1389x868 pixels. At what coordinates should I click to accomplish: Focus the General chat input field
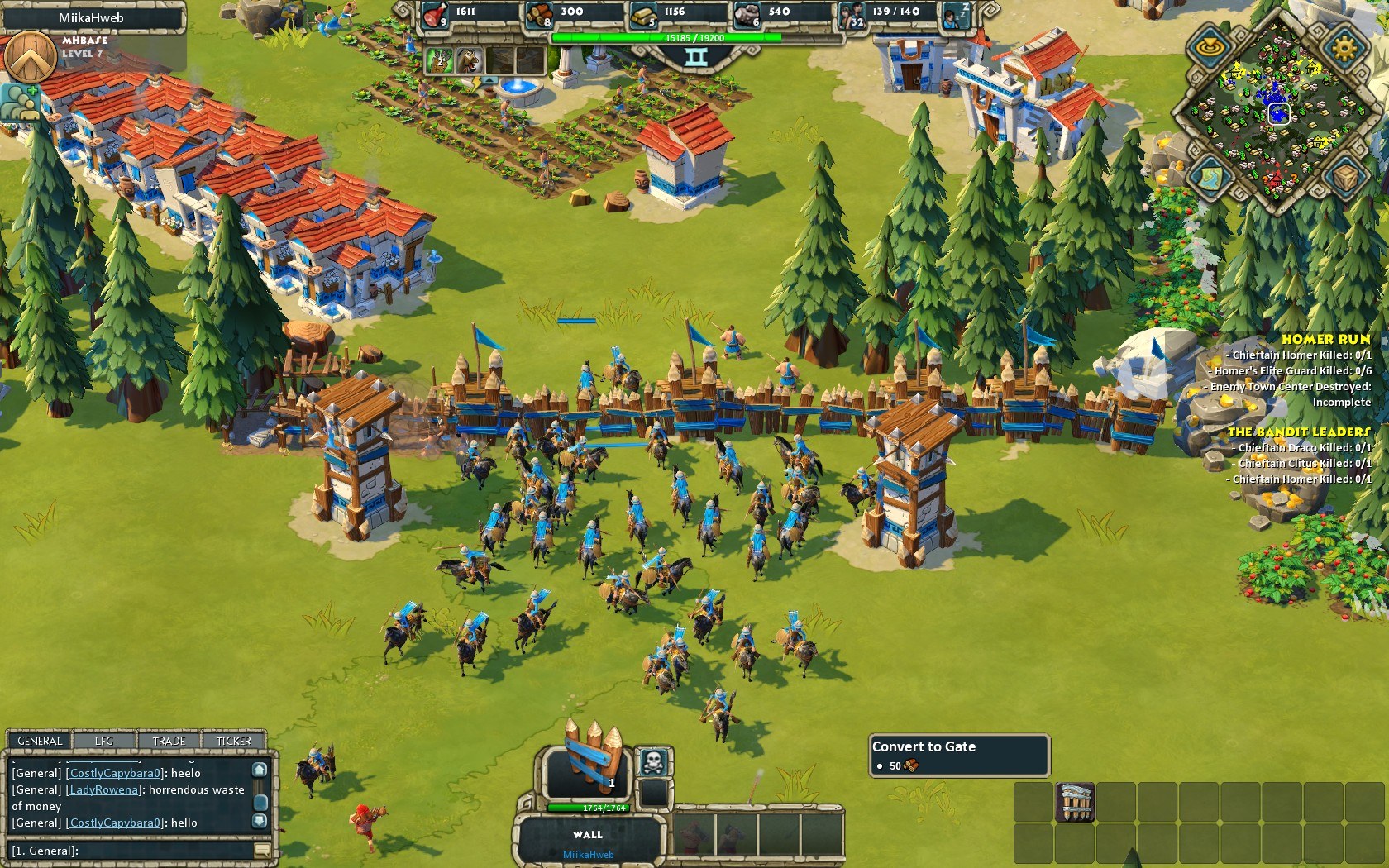(132, 851)
